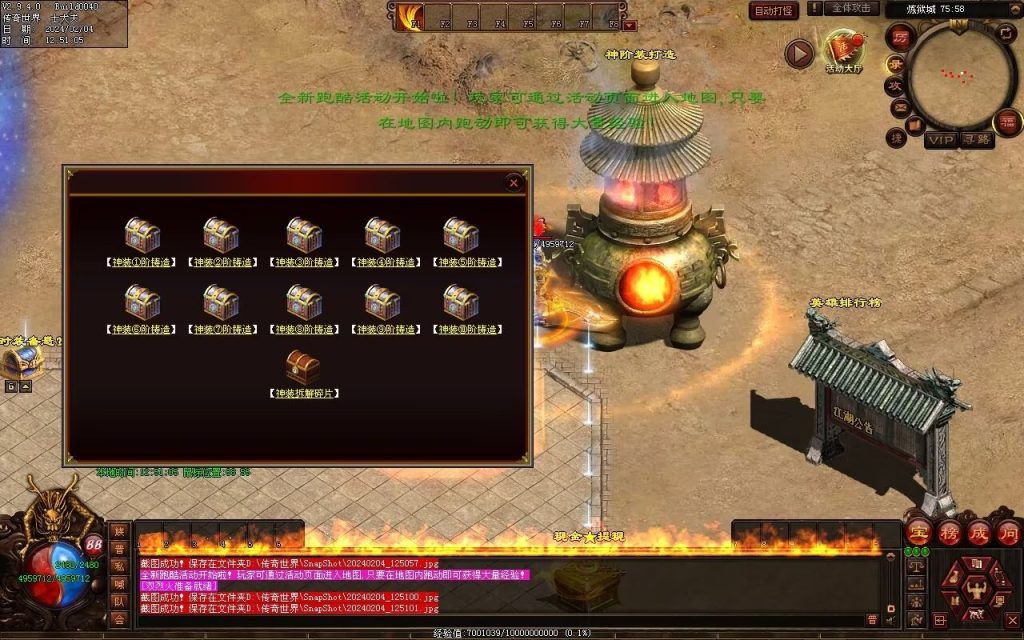The image size is (1024, 640).
Task: Activate 寻路 pathfinding below the minimap
Action: coord(977,140)
